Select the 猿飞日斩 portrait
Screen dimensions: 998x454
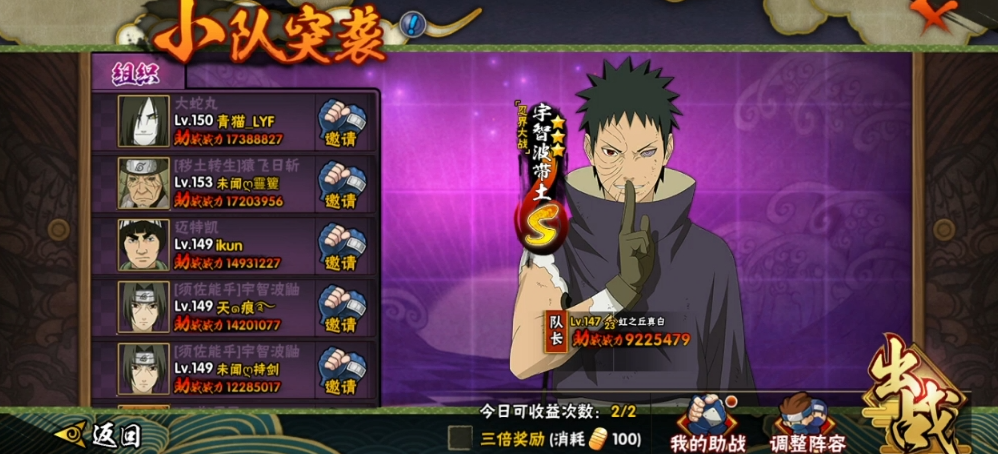click(x=143, y=183)
